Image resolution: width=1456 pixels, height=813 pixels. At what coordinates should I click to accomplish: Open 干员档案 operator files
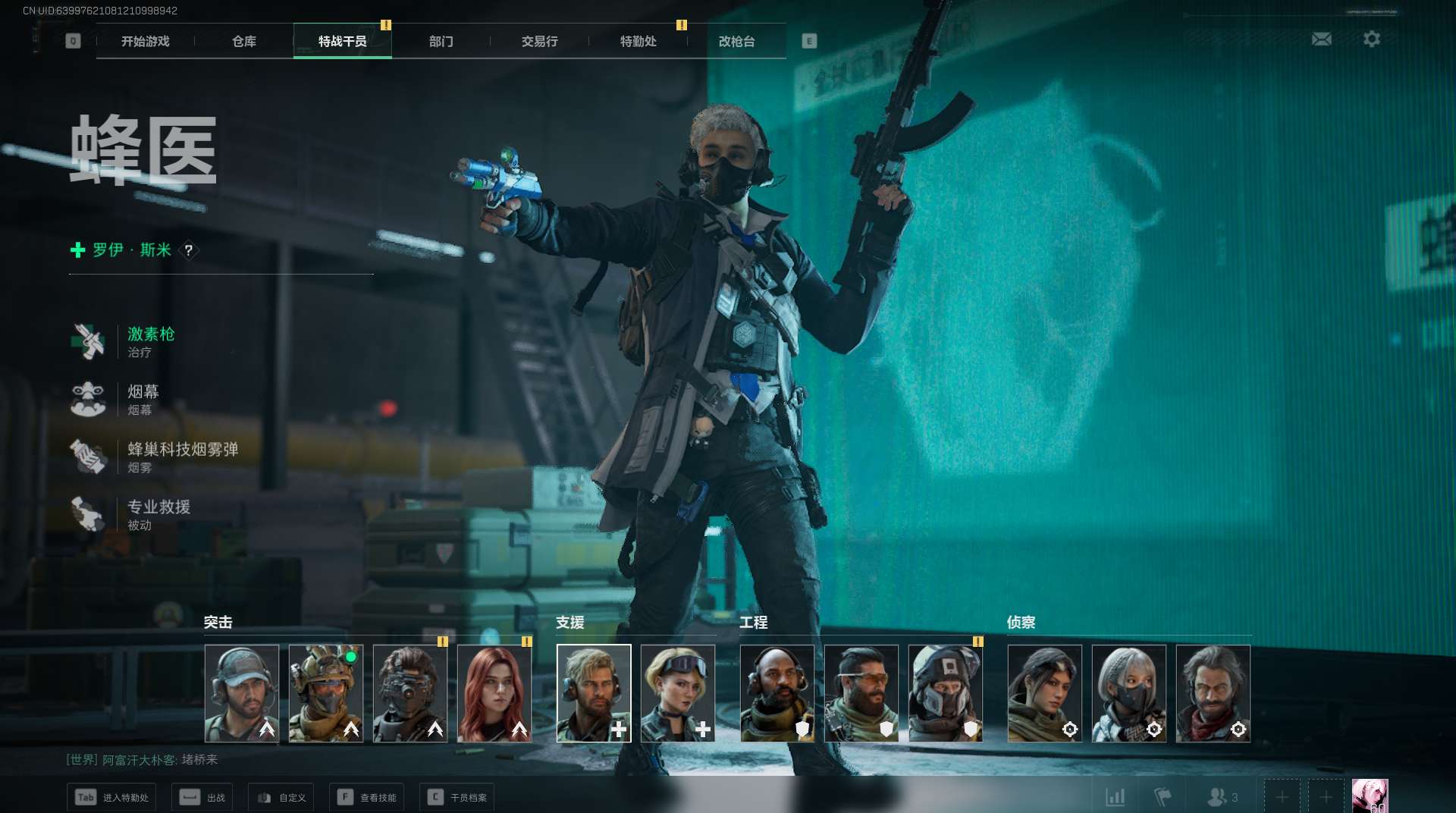click(x=457, y=797)
